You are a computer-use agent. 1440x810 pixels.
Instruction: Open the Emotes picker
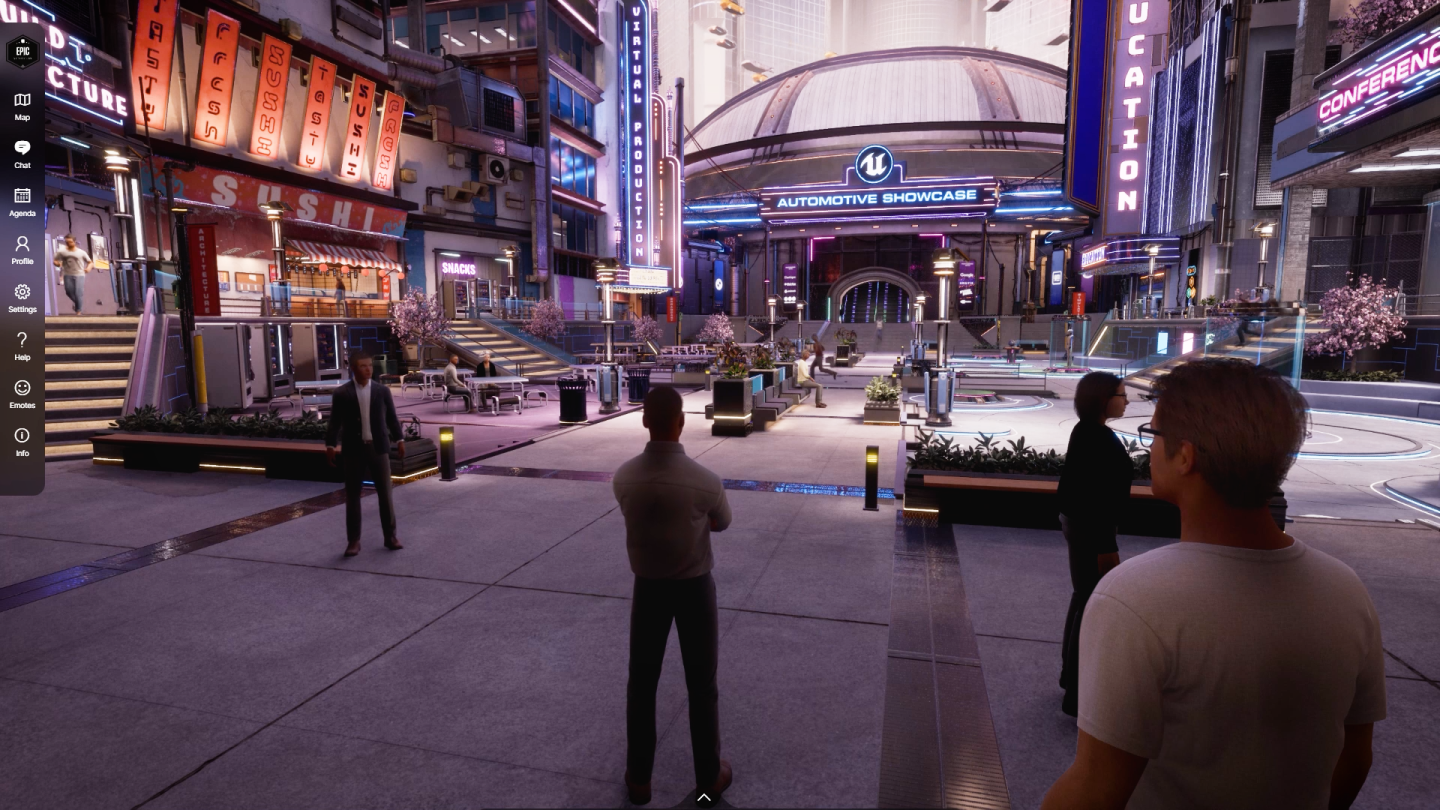21,393
